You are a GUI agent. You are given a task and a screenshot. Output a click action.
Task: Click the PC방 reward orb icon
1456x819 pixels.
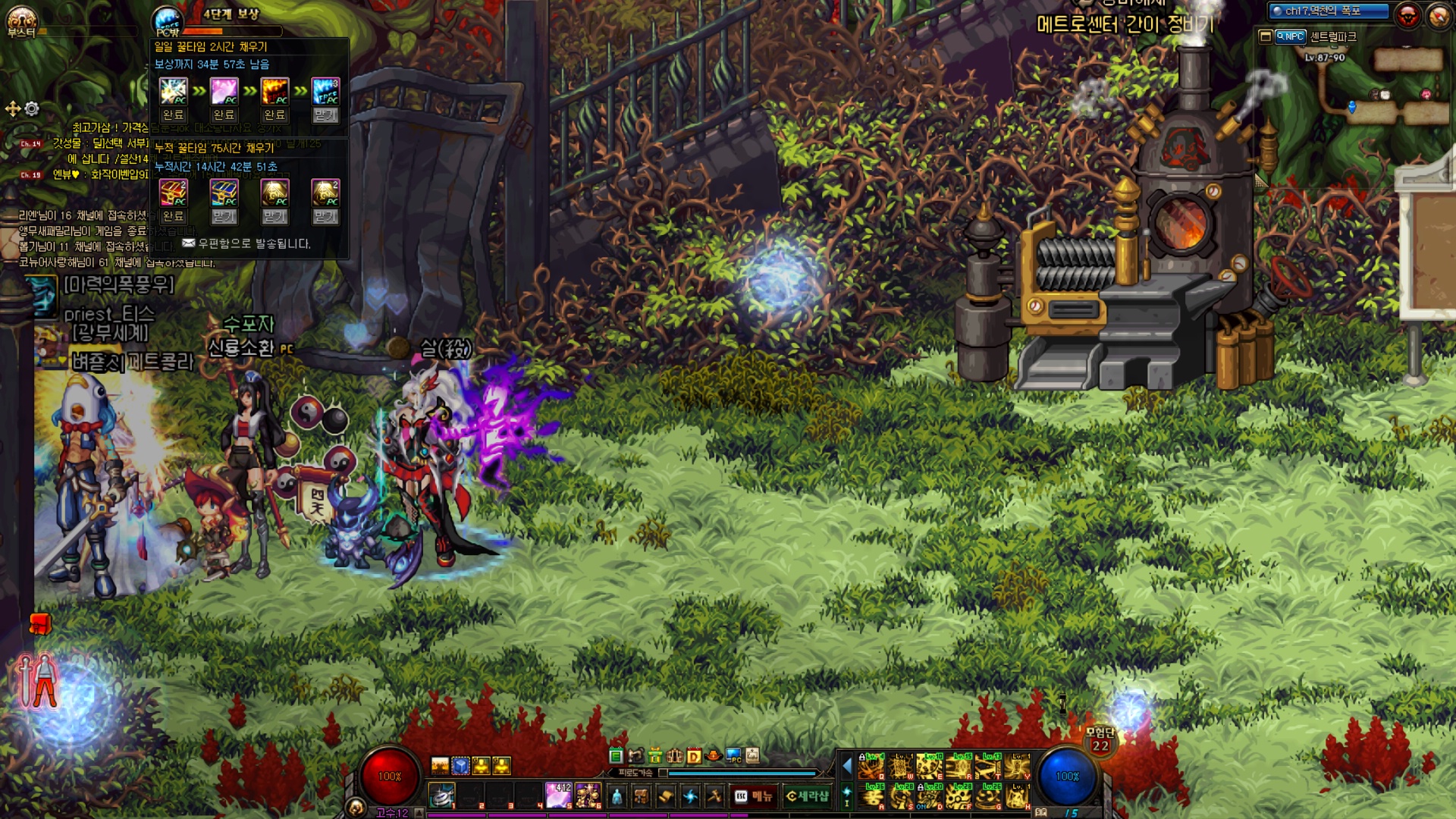(168, 21)
